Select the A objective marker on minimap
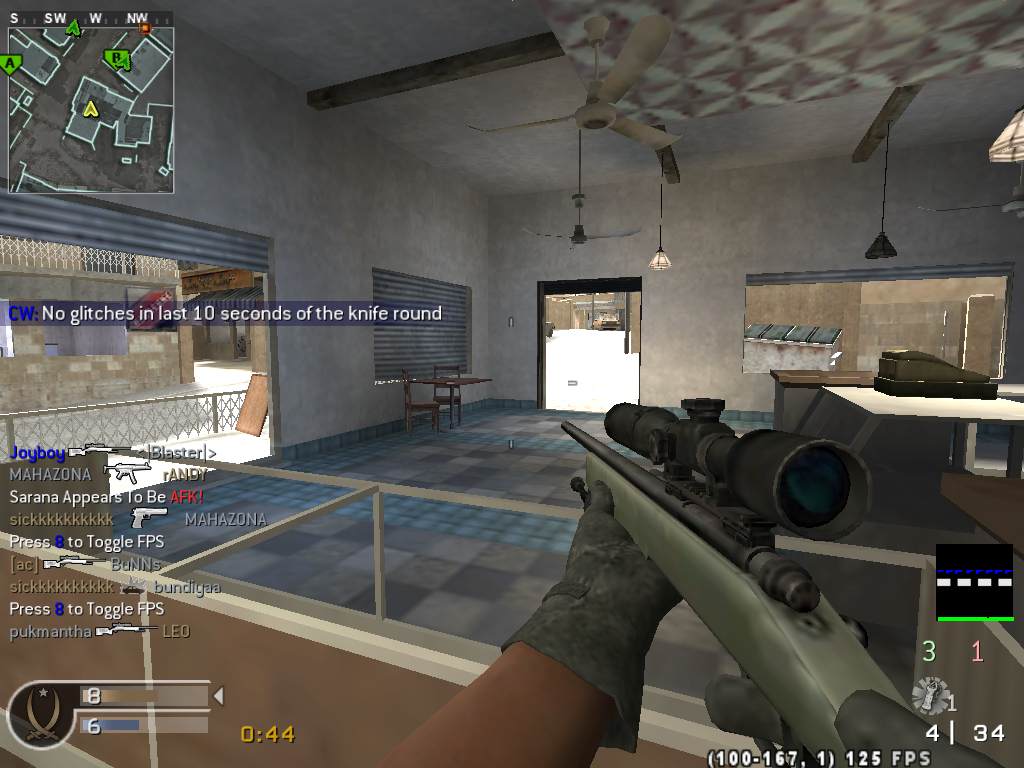This screenshot has height=768, width=1024. click(x=12, y=65)
